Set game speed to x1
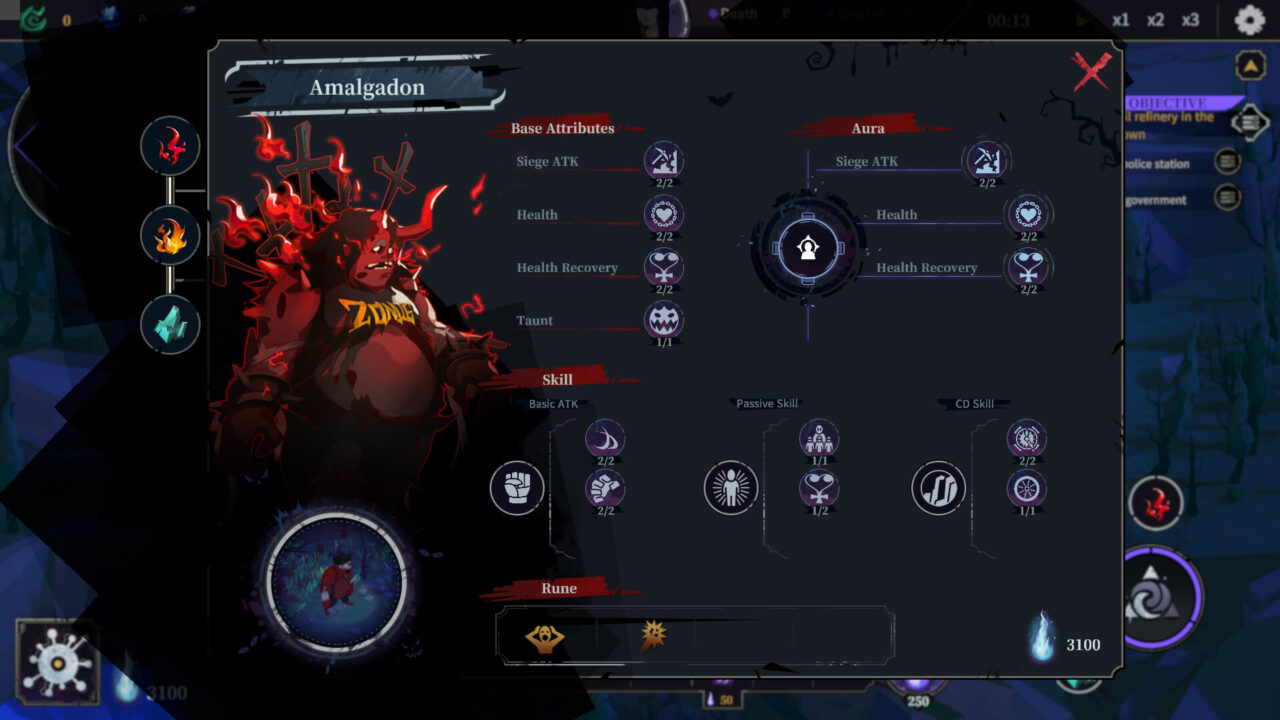Image resolution: width=1280 pixels, height=720 pixels. (1121, 20)
